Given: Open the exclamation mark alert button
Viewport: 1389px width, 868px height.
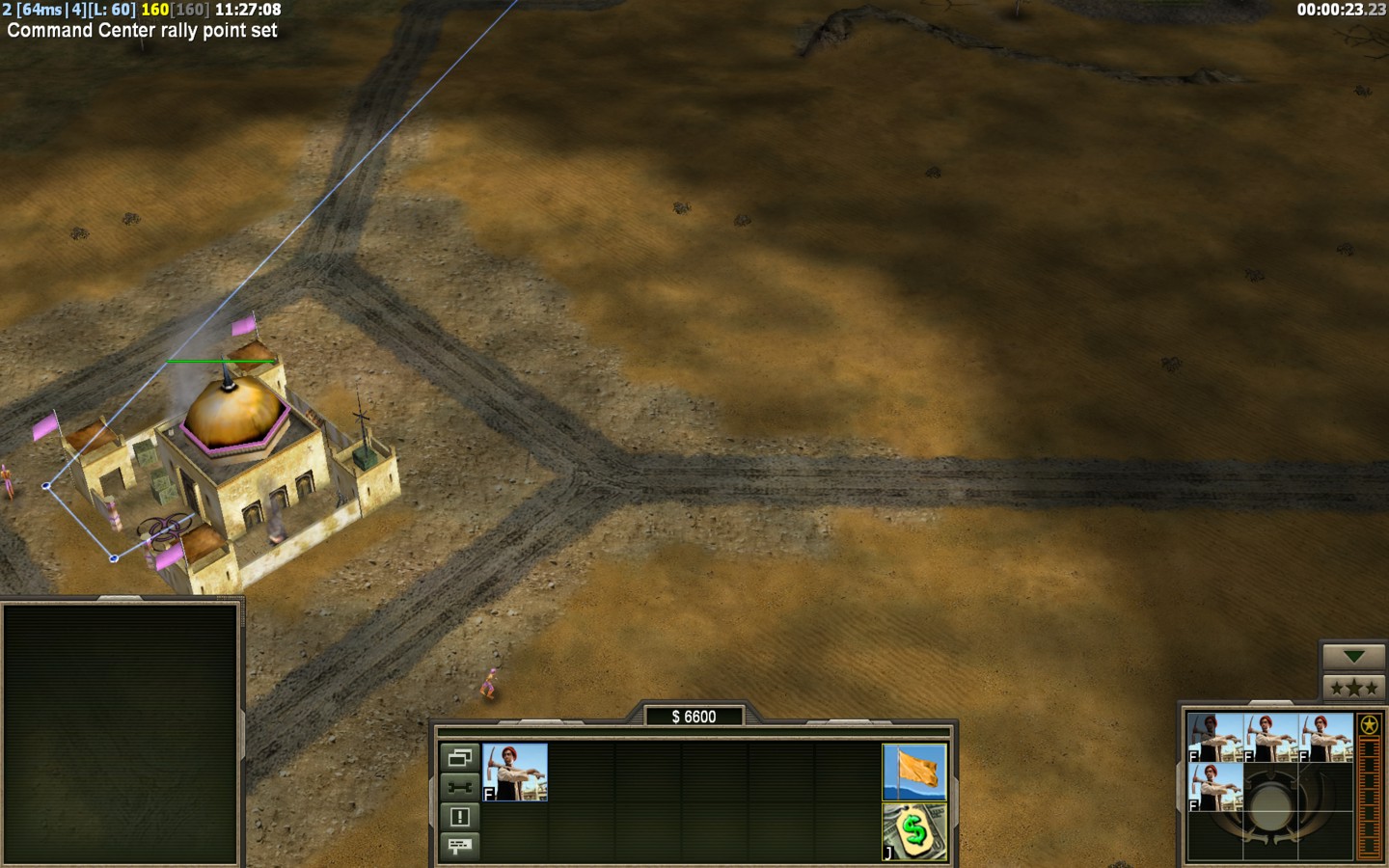Looking at the screenshot, I should pos(460,817).
